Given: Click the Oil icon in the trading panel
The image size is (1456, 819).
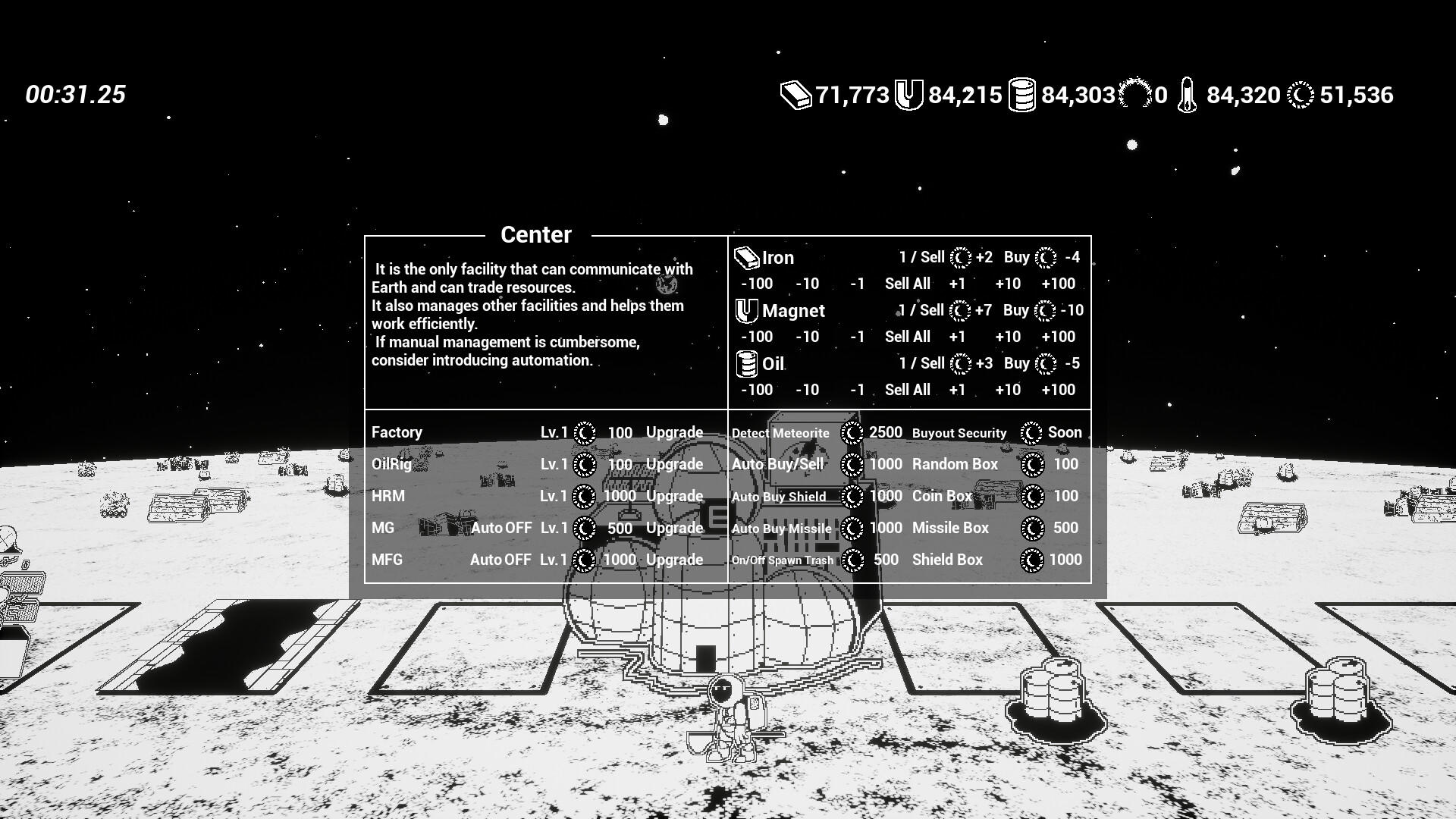Looking at the screenshot, I should 747,363.
